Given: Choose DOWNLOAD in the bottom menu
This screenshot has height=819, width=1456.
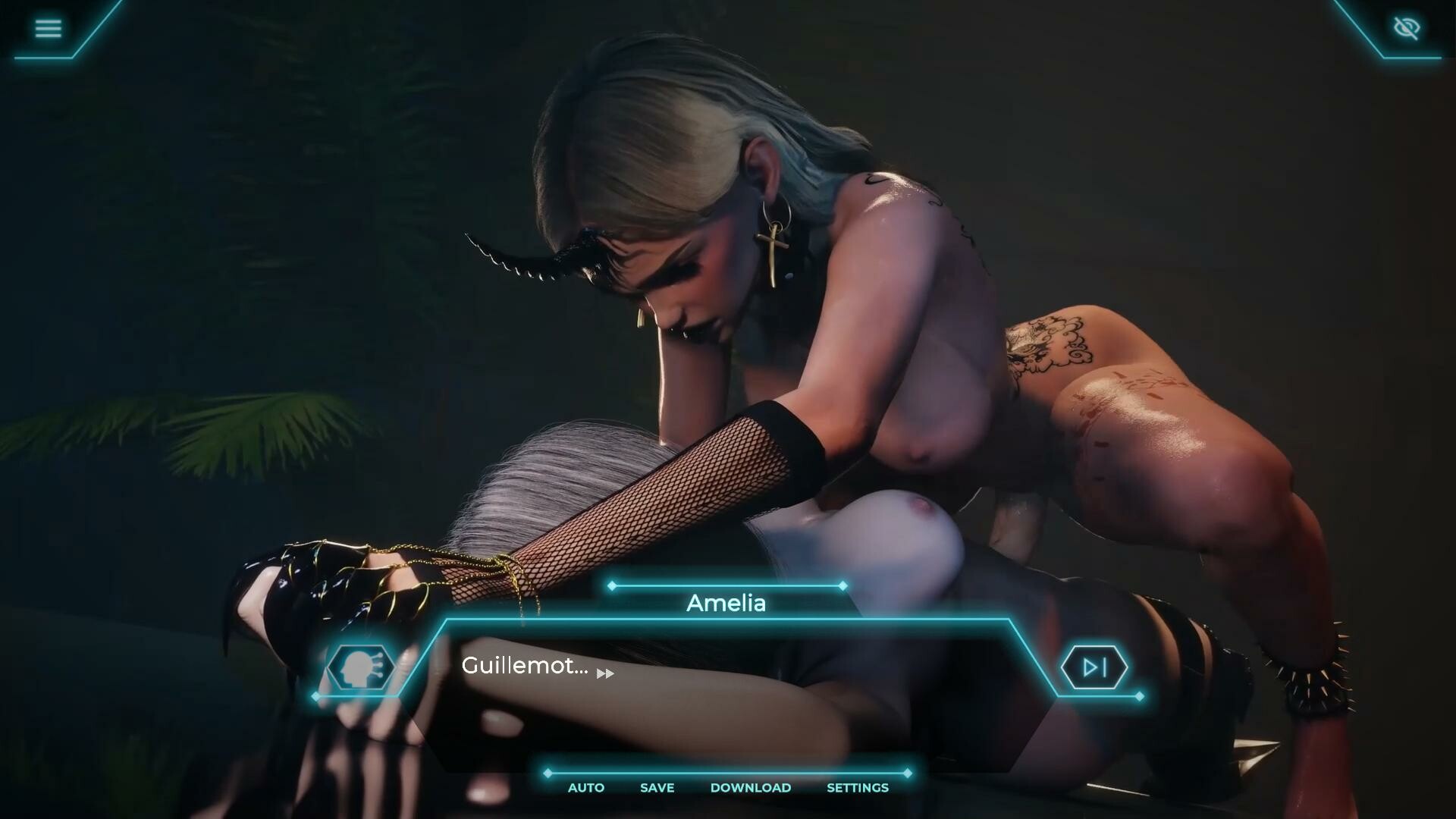Looking at the screenshot, I should pyautogui.click(x=752, y=787).
